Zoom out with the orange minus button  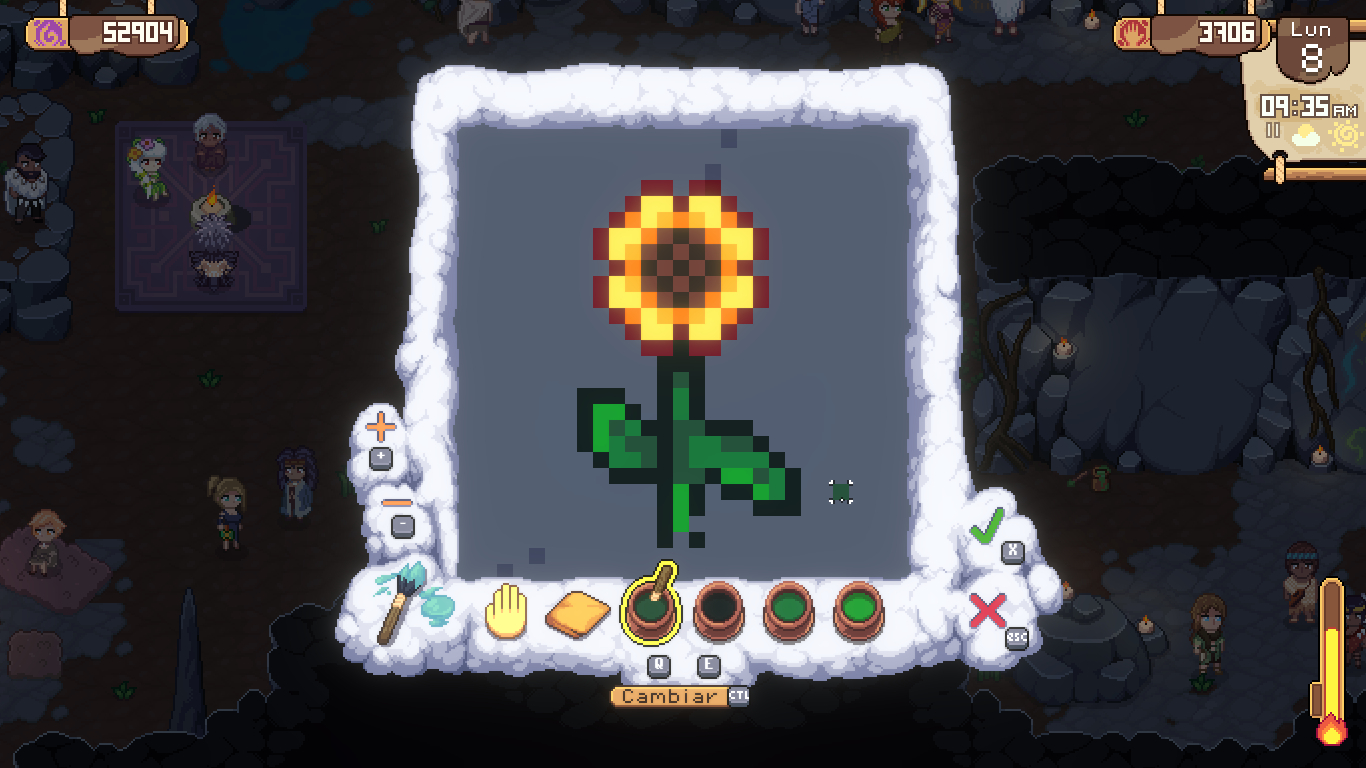point(397,502)
